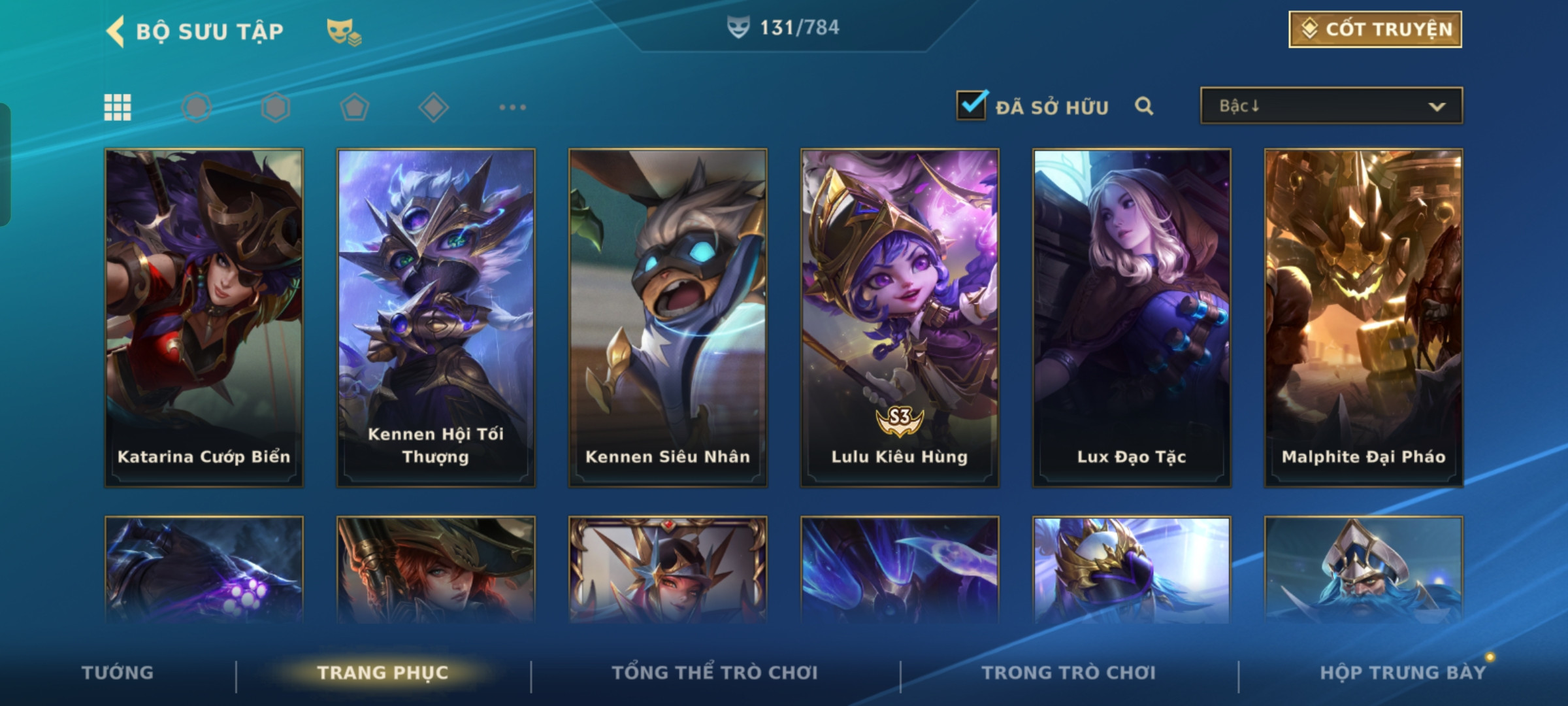Go to Hộp Trưng Bày tab
Image resolution: width=1568 pixels, height=706 pixels.
pos(1403,673)
